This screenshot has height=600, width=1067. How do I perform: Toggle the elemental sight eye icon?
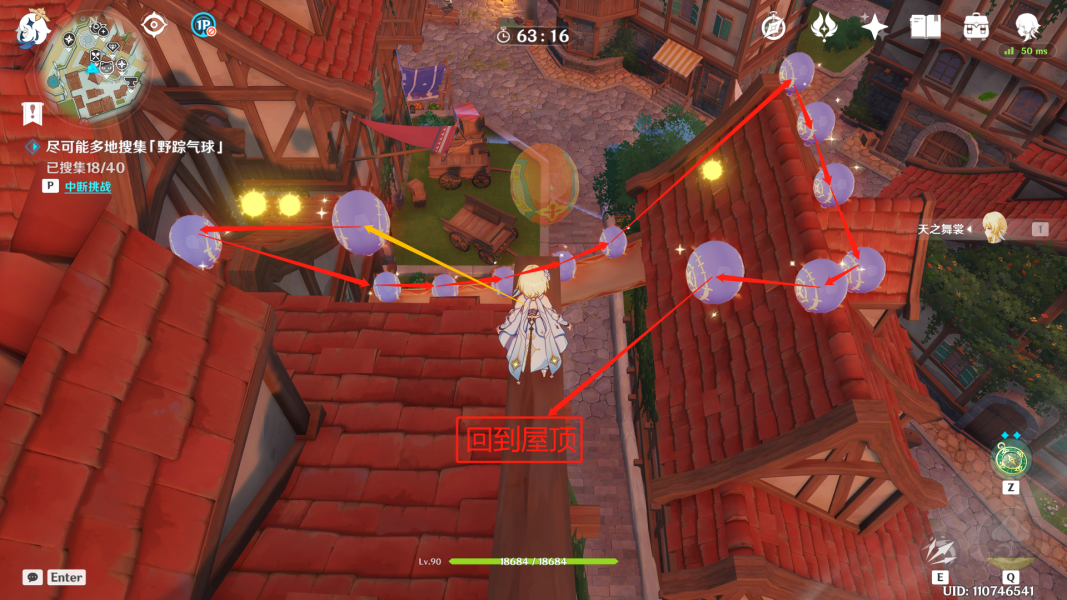154,24
